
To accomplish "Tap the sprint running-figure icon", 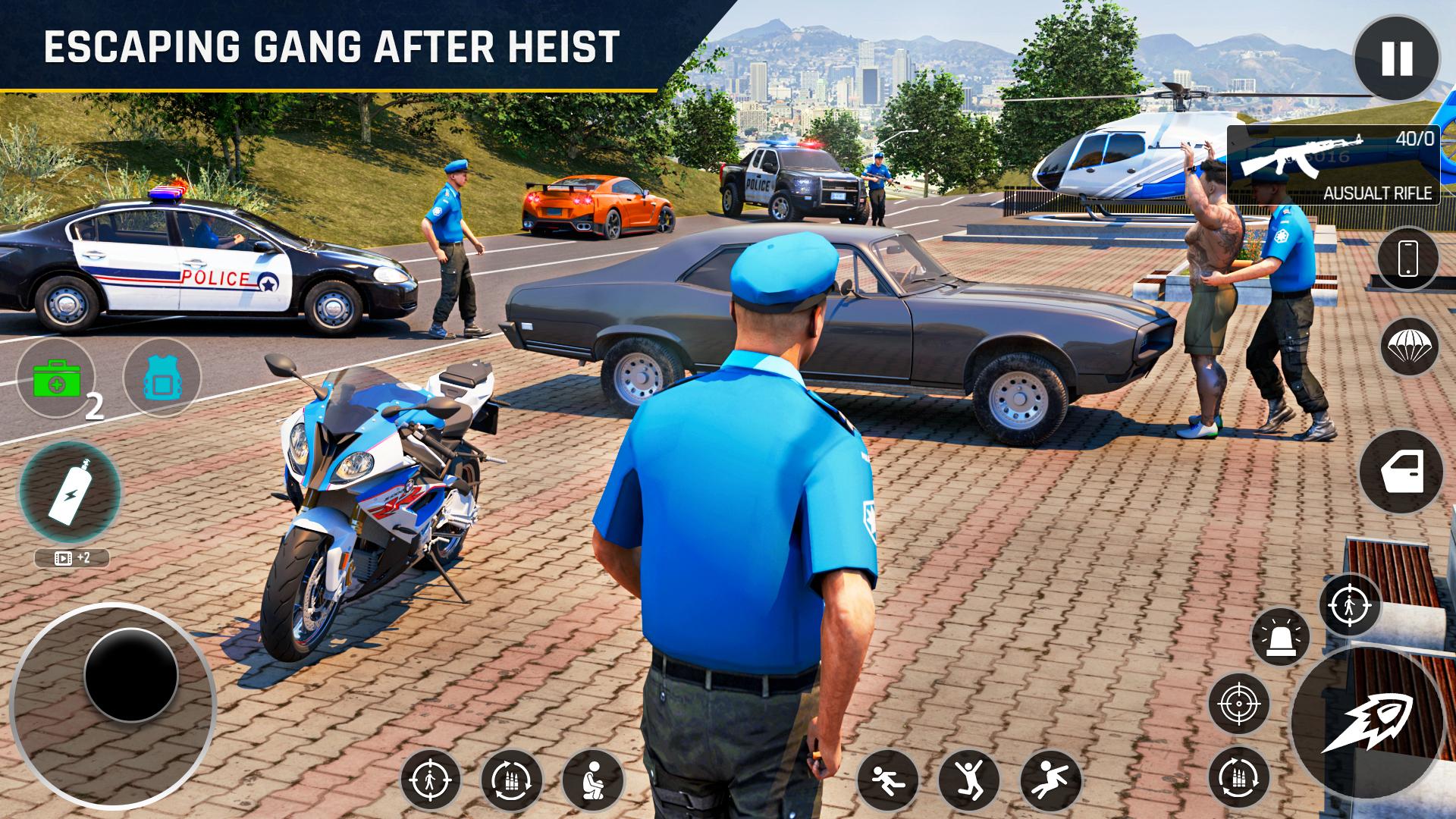I will 887,780.
